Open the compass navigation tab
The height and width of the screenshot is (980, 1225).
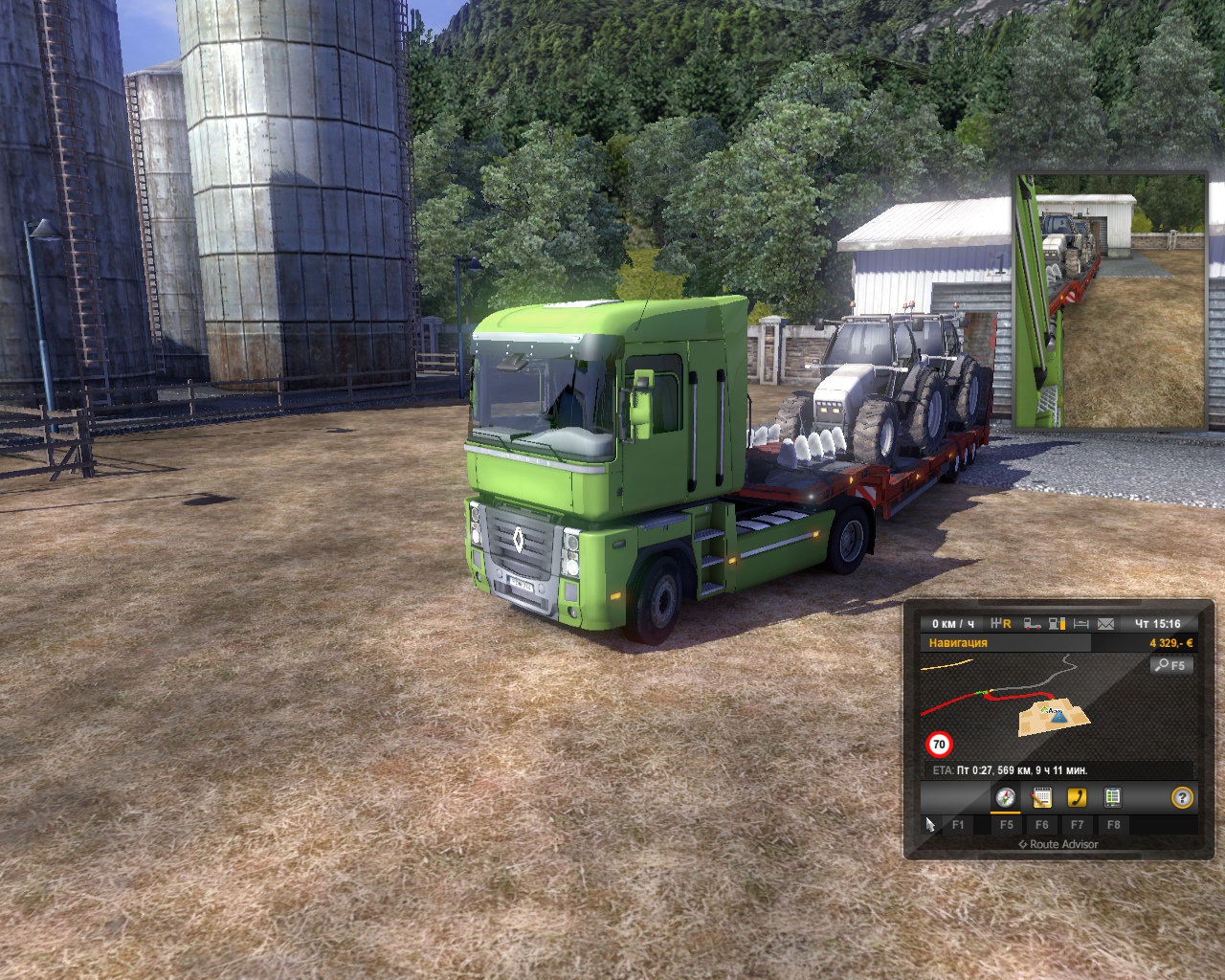(x=1005, y=797)
